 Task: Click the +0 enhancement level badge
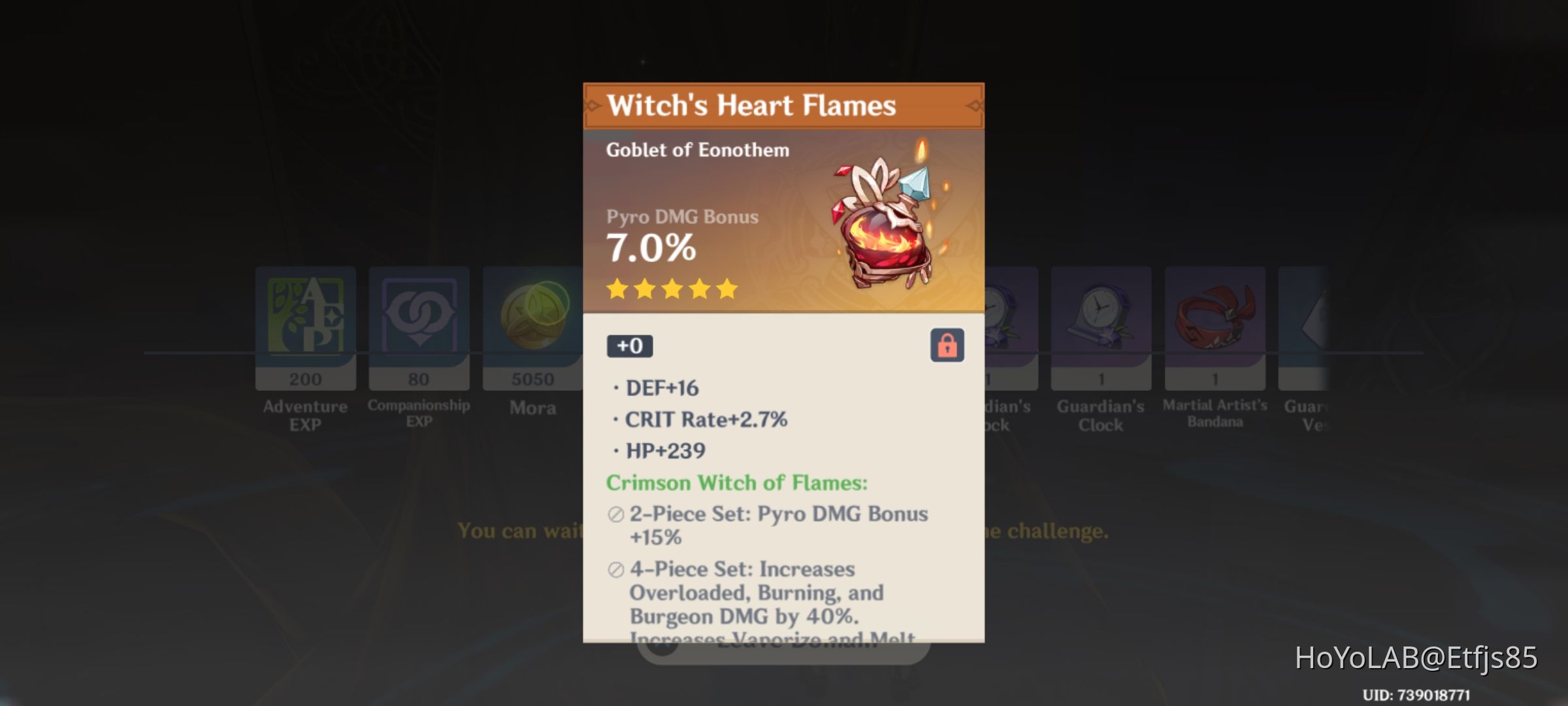pyautogui.click(x=629, y=345)
